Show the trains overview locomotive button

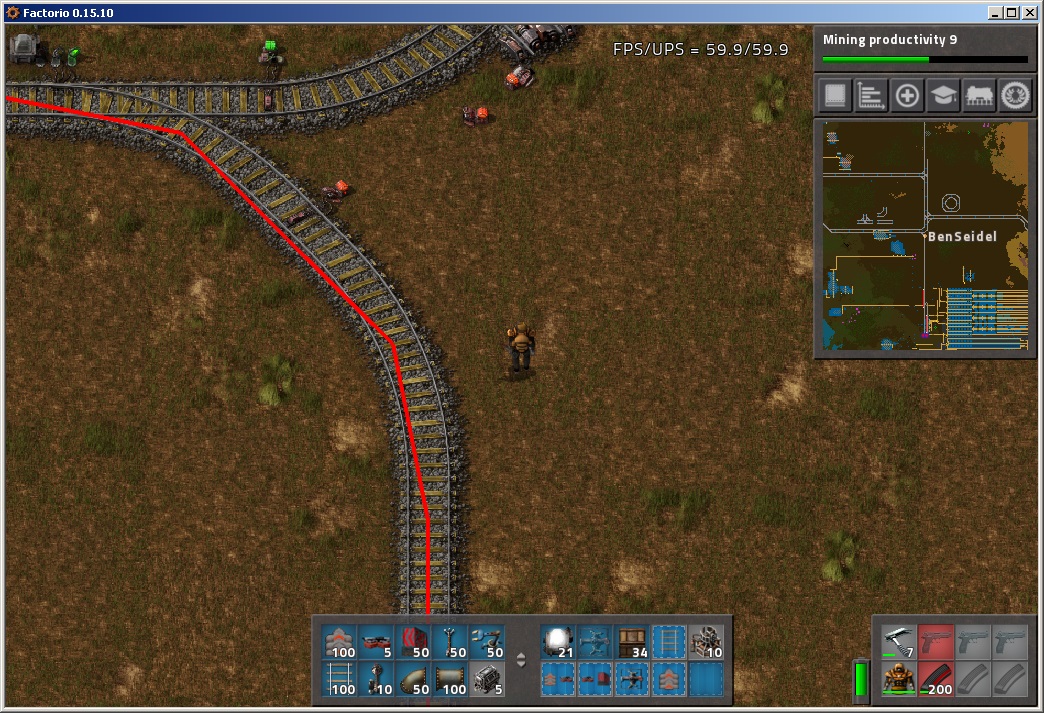pyautogui.click(x=979, y=96)
